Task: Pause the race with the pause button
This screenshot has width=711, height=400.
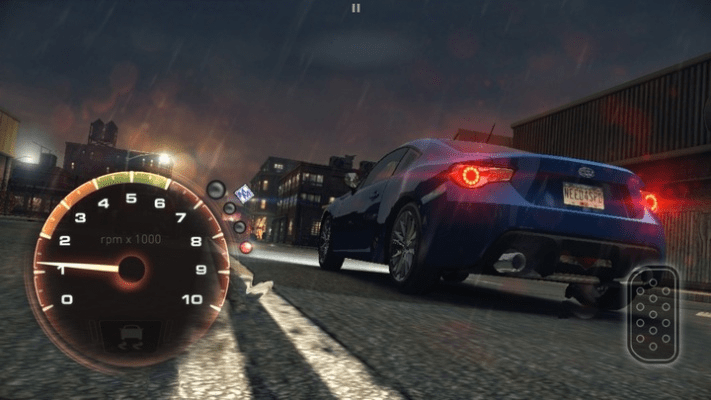Action: (x=355, y=8)
